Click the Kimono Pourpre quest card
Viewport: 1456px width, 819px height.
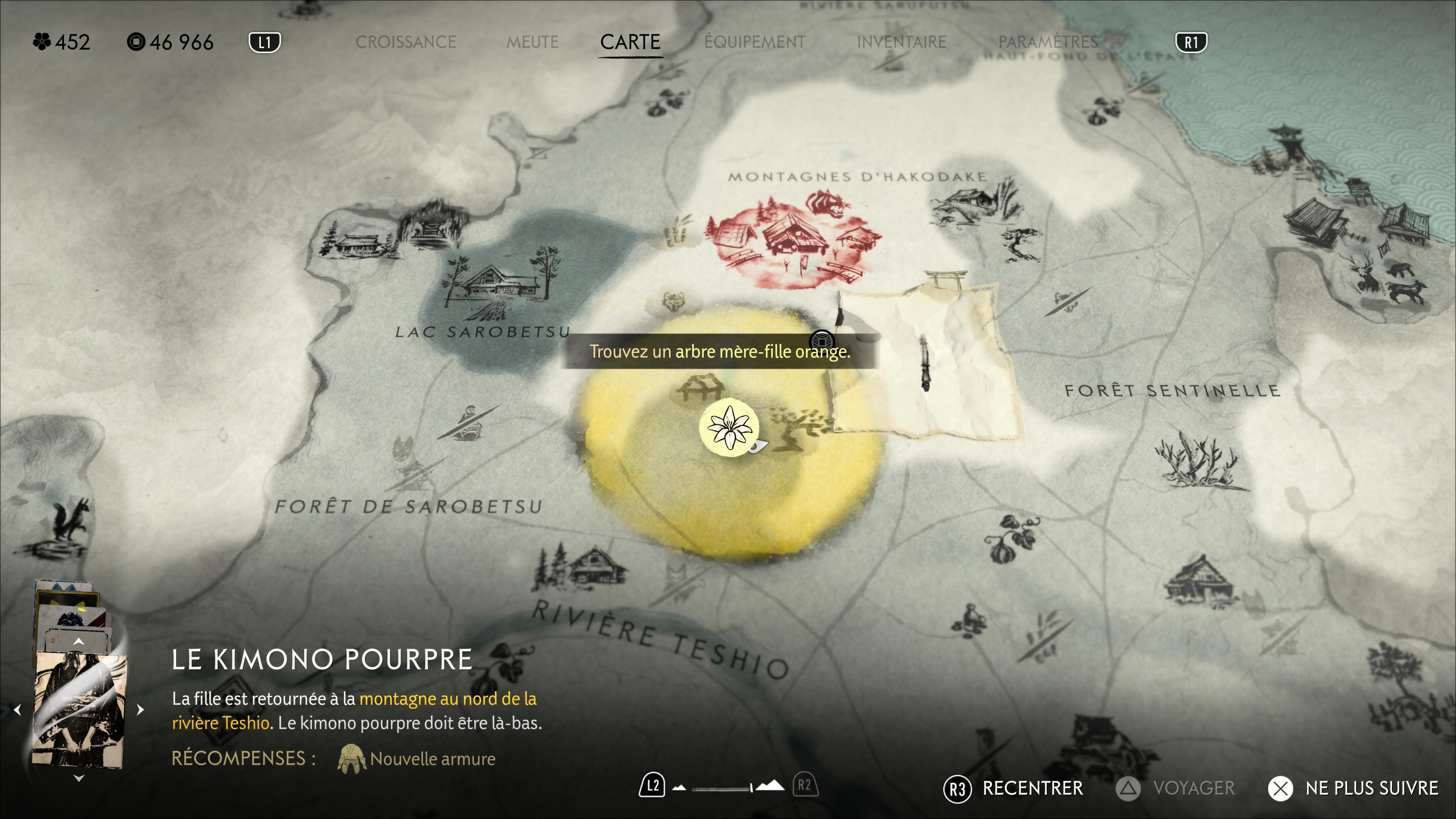(x=79, y=709)
